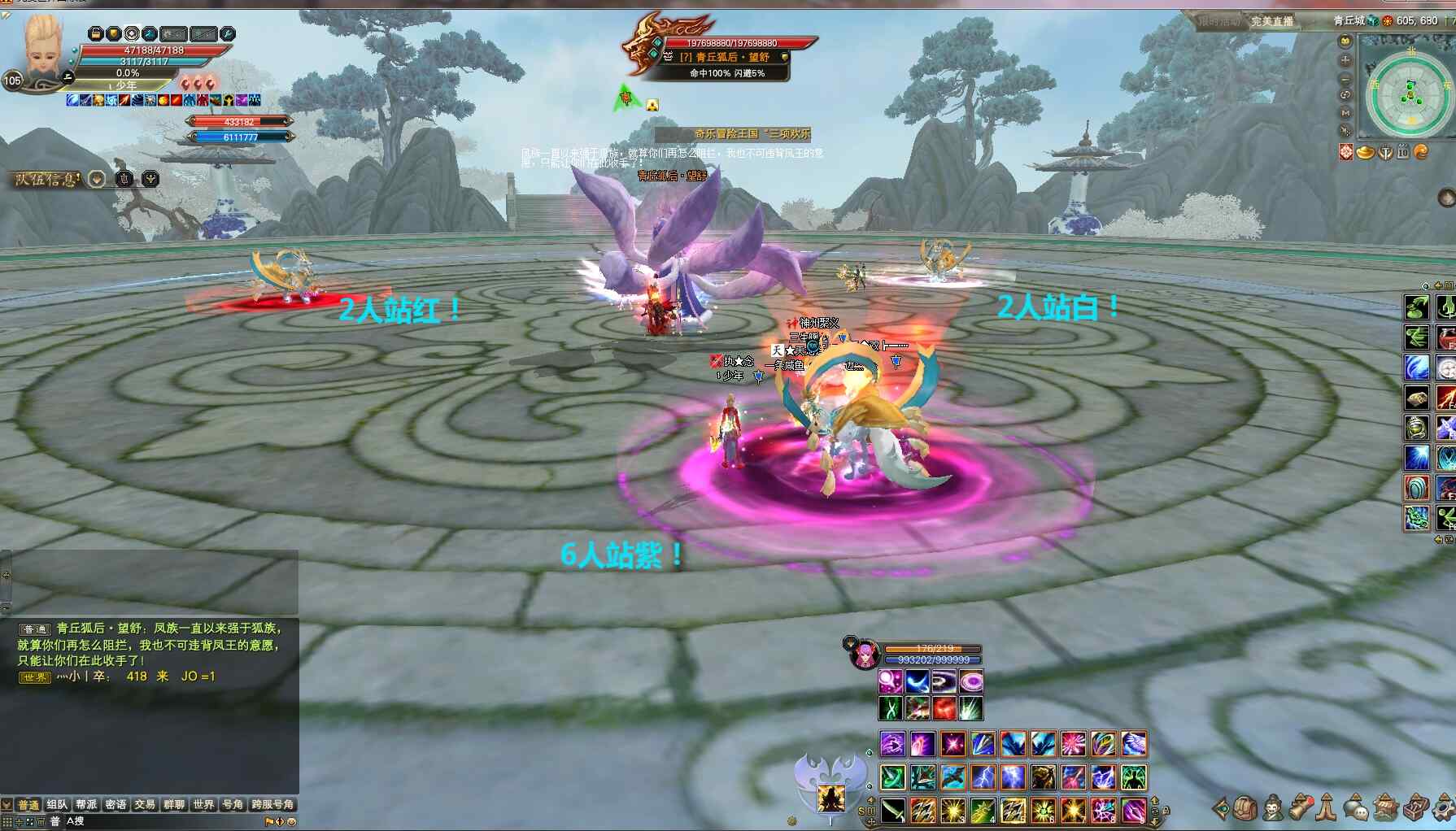Select the 世界 chat tab
The width and height of the screenshot is (1456, 831).
(x=203, y=804)
